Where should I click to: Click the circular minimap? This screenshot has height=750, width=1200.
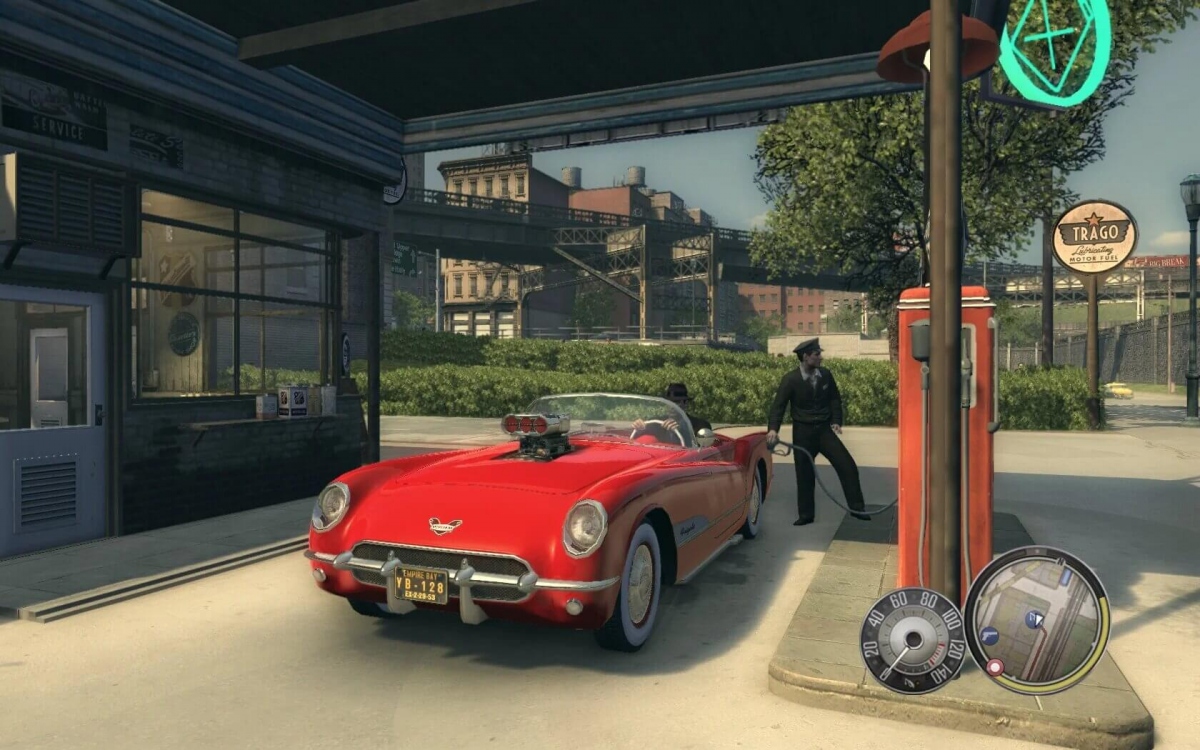click(x=1036, y=620)
